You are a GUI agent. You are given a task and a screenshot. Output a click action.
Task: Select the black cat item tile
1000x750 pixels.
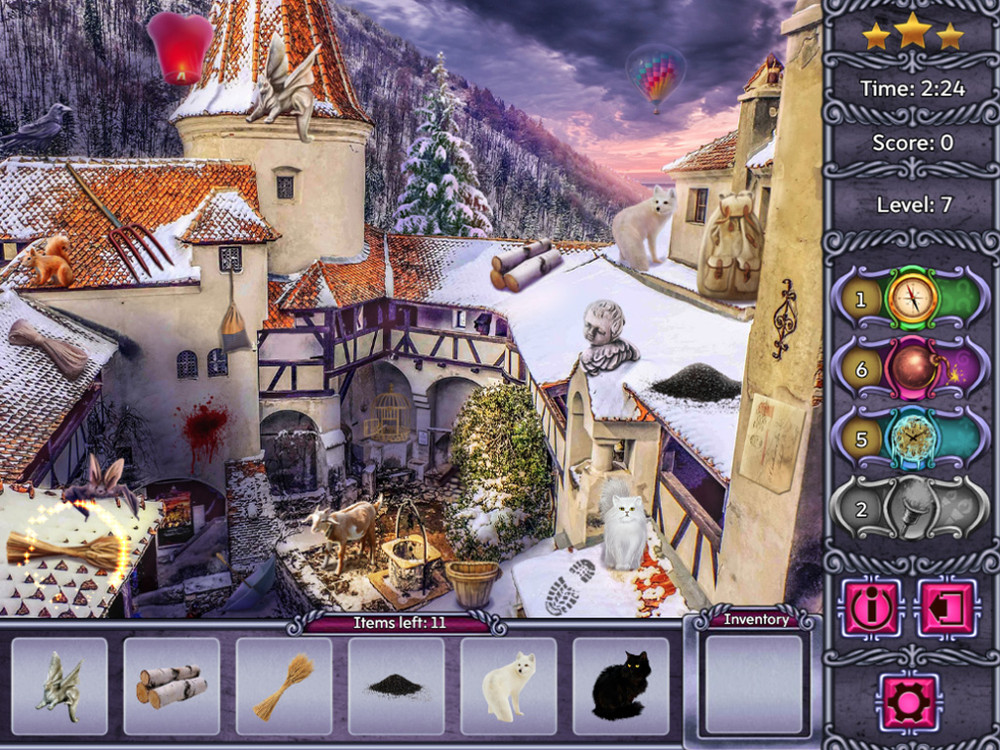click(x=620, y=686)
